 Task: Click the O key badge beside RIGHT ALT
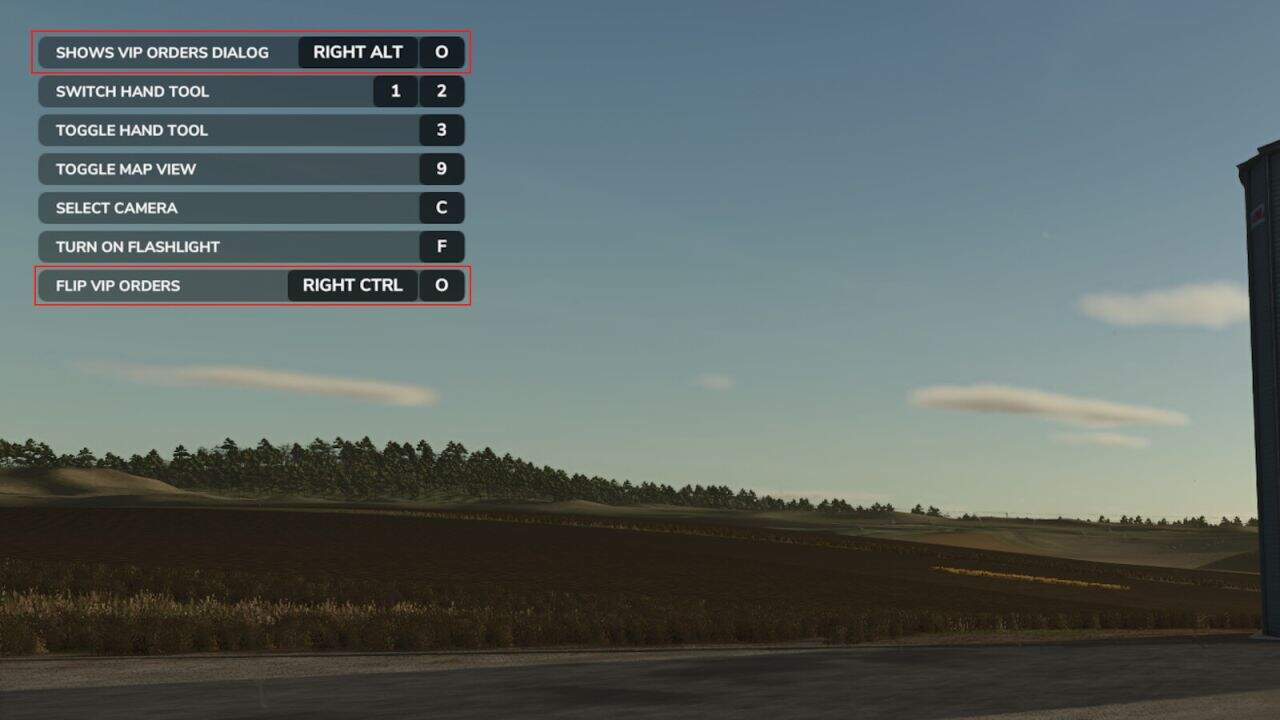click(x=441, y=52)
